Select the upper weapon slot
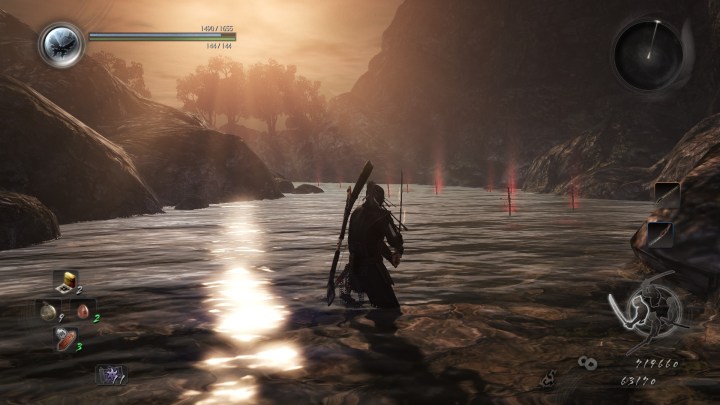720x405 pixels. click(x=667, y=195)
